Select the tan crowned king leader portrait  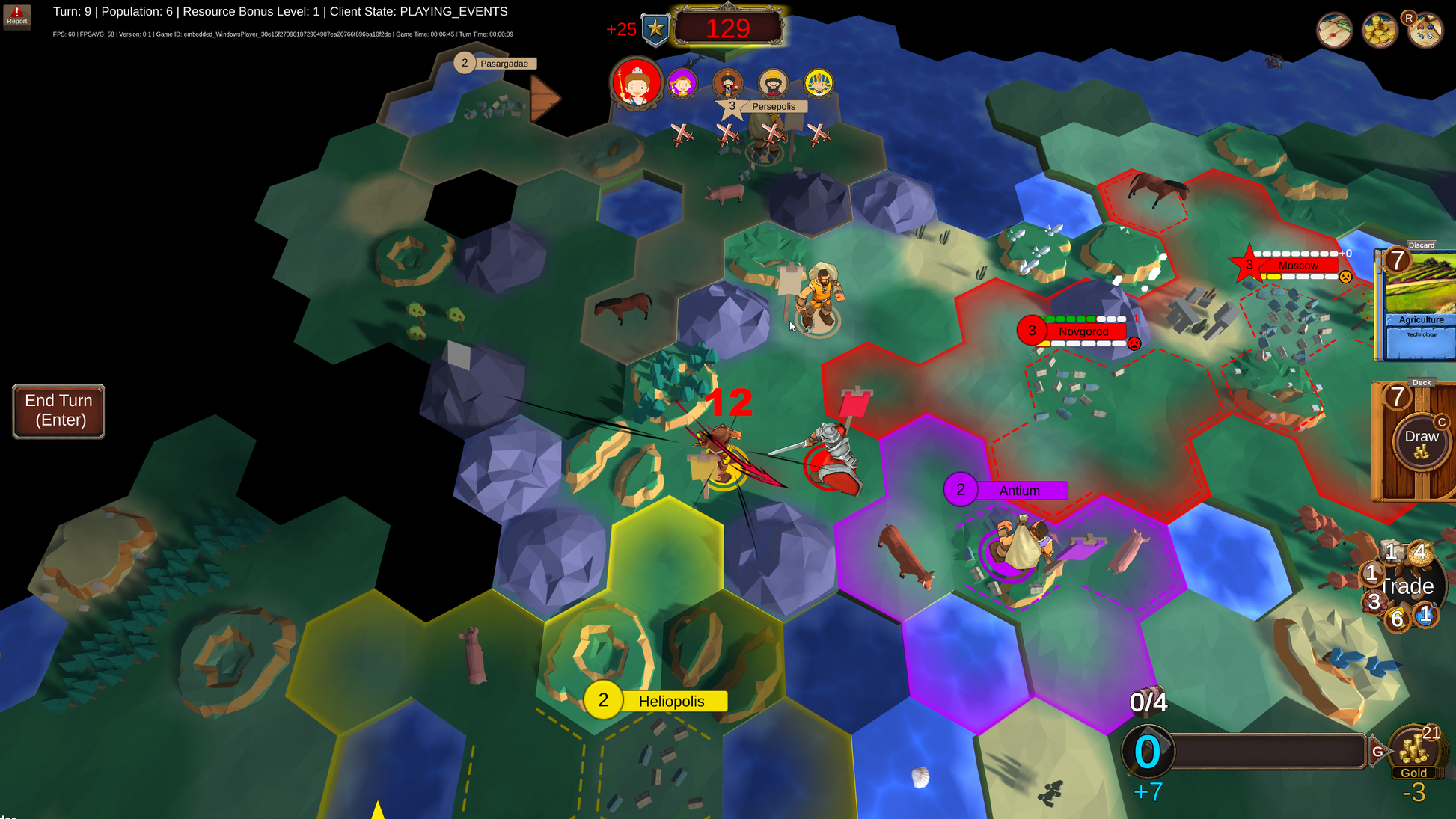[x=773, y=83]
